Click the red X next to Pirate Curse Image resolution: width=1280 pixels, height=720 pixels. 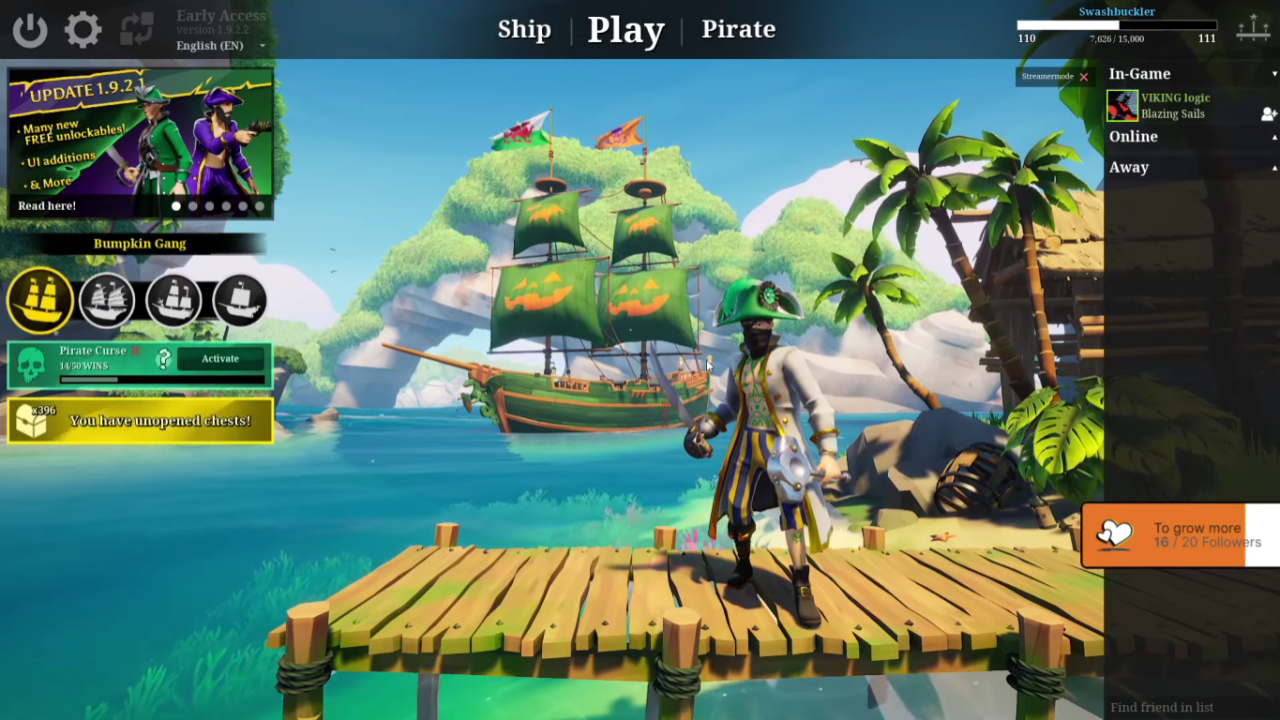134,350
